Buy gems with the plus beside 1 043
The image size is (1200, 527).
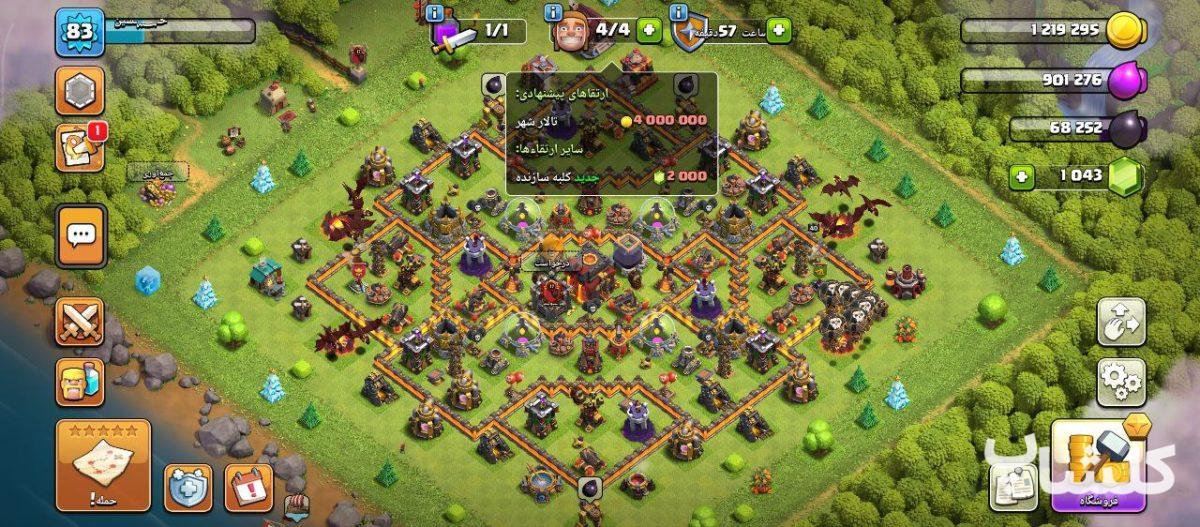1022,177
